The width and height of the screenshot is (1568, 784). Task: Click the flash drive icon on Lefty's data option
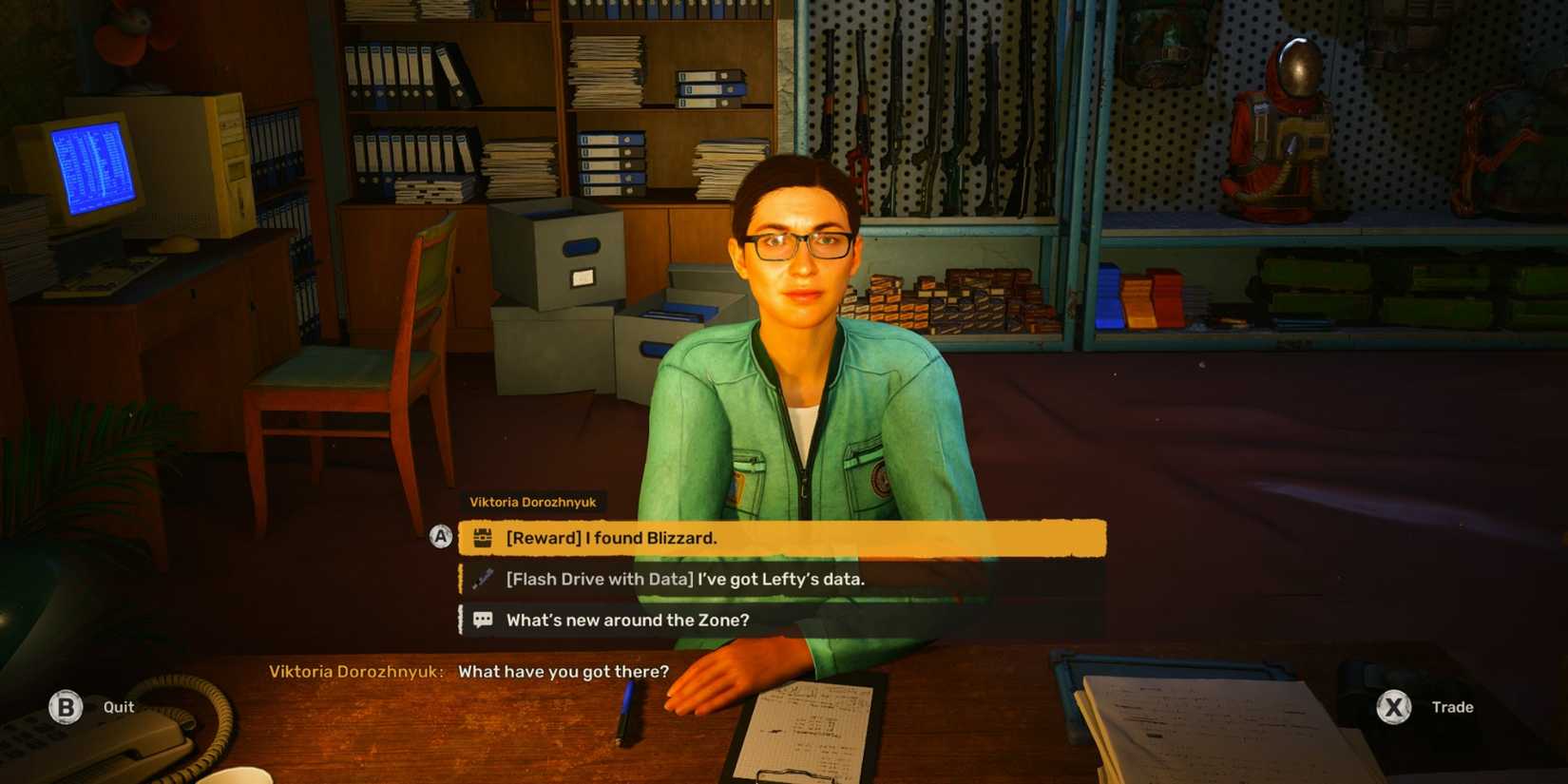coord(483,578)
